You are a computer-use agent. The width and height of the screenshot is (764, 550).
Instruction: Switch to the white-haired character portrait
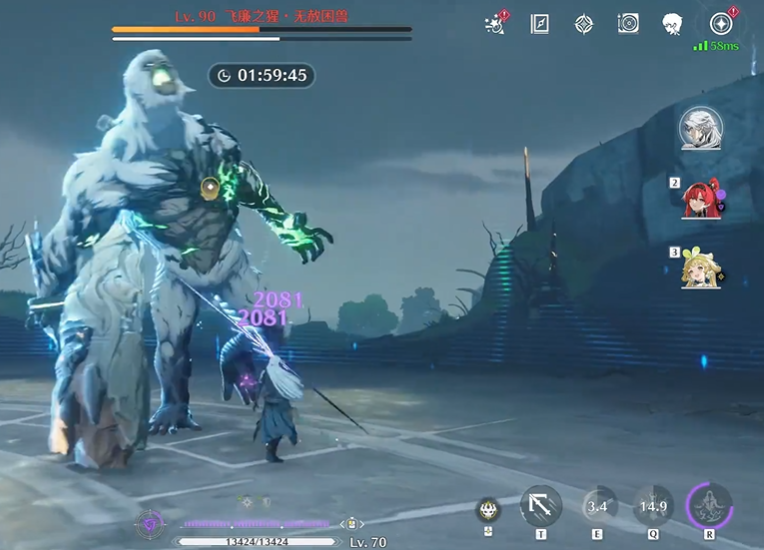pyautogui.click(x=700, y=128)
